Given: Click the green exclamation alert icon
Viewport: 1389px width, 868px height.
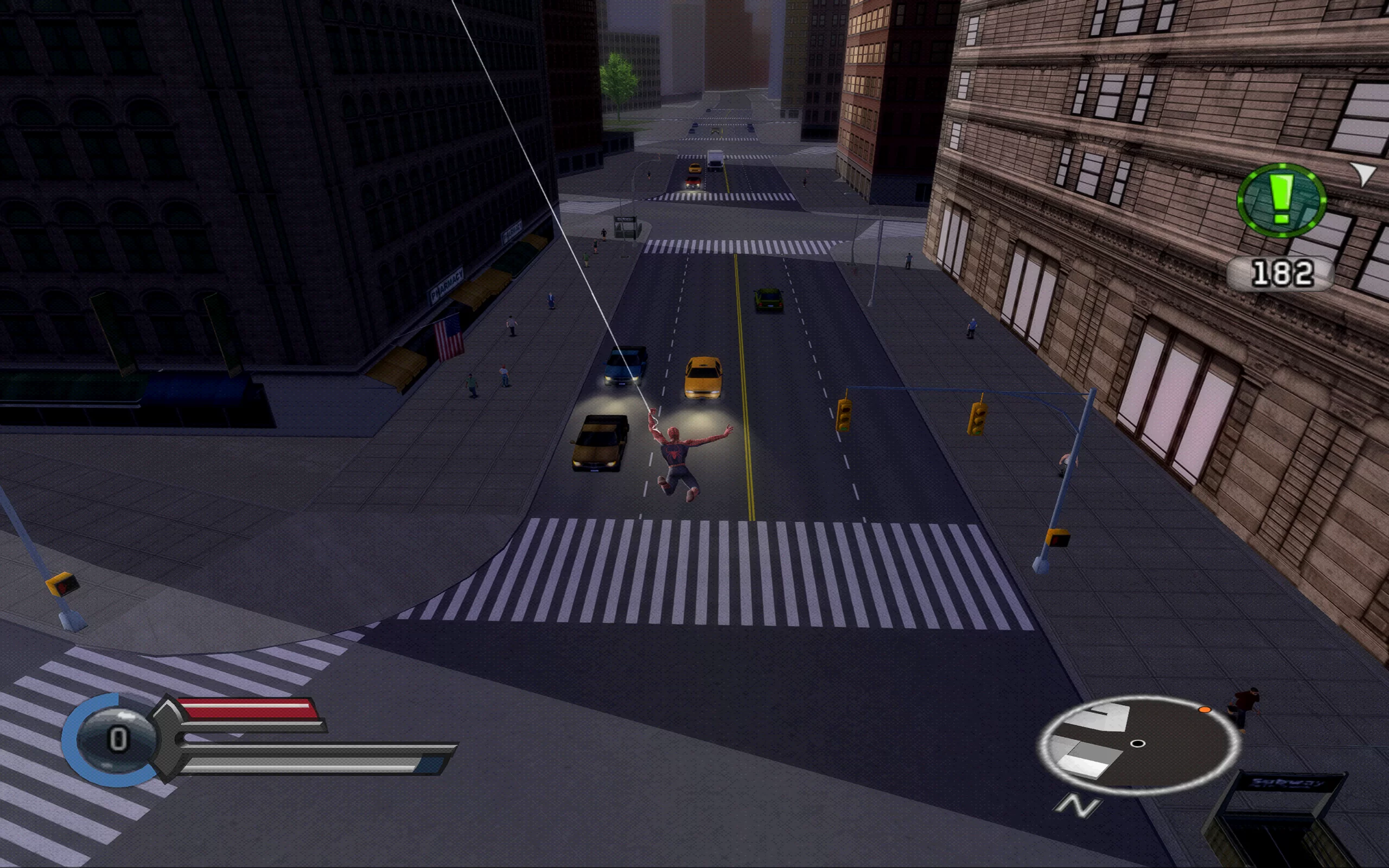Looking at the screenshot, I should pyautogui.click(x=1281, y=200).
